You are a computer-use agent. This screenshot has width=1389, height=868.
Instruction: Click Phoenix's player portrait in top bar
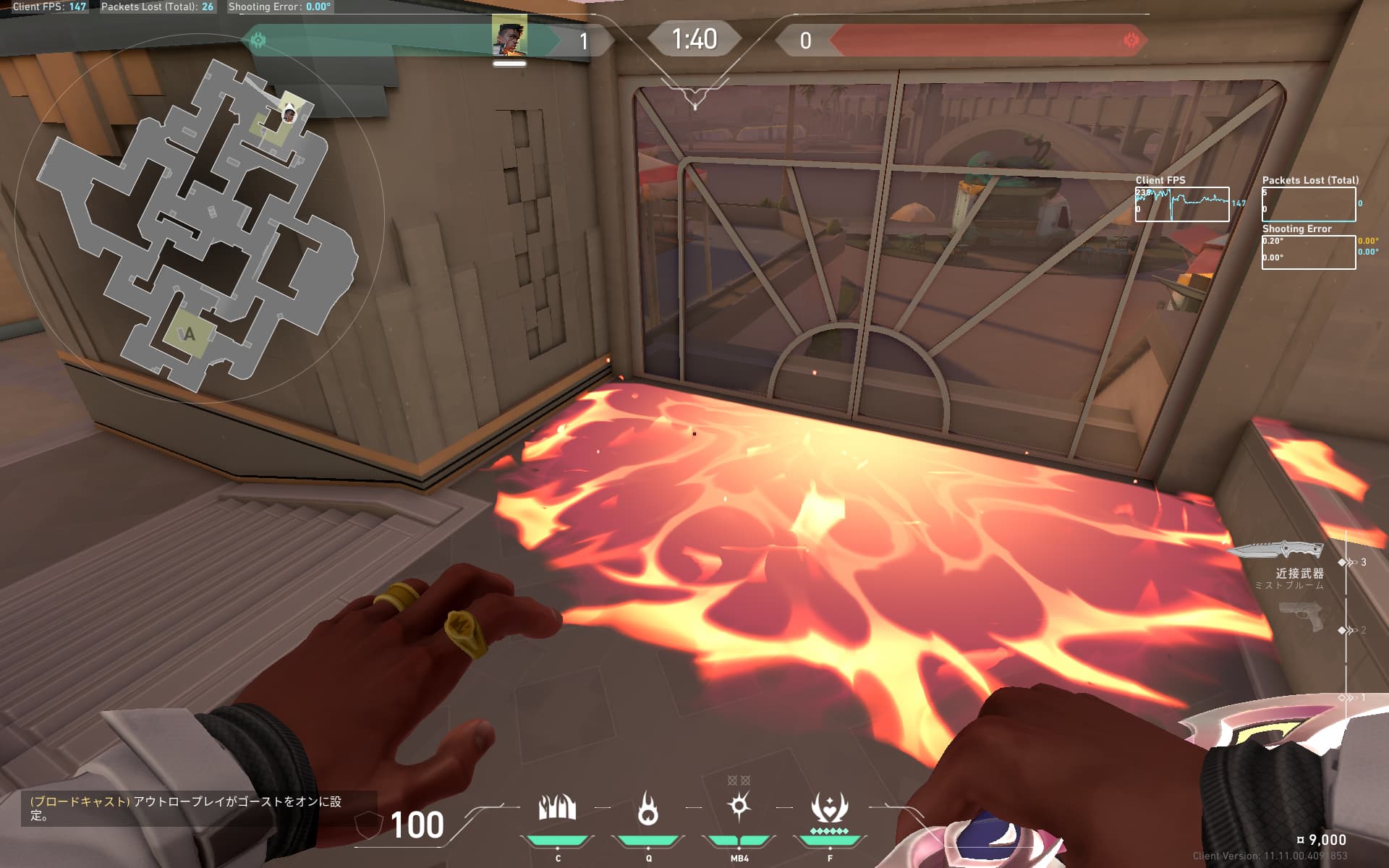509,36
